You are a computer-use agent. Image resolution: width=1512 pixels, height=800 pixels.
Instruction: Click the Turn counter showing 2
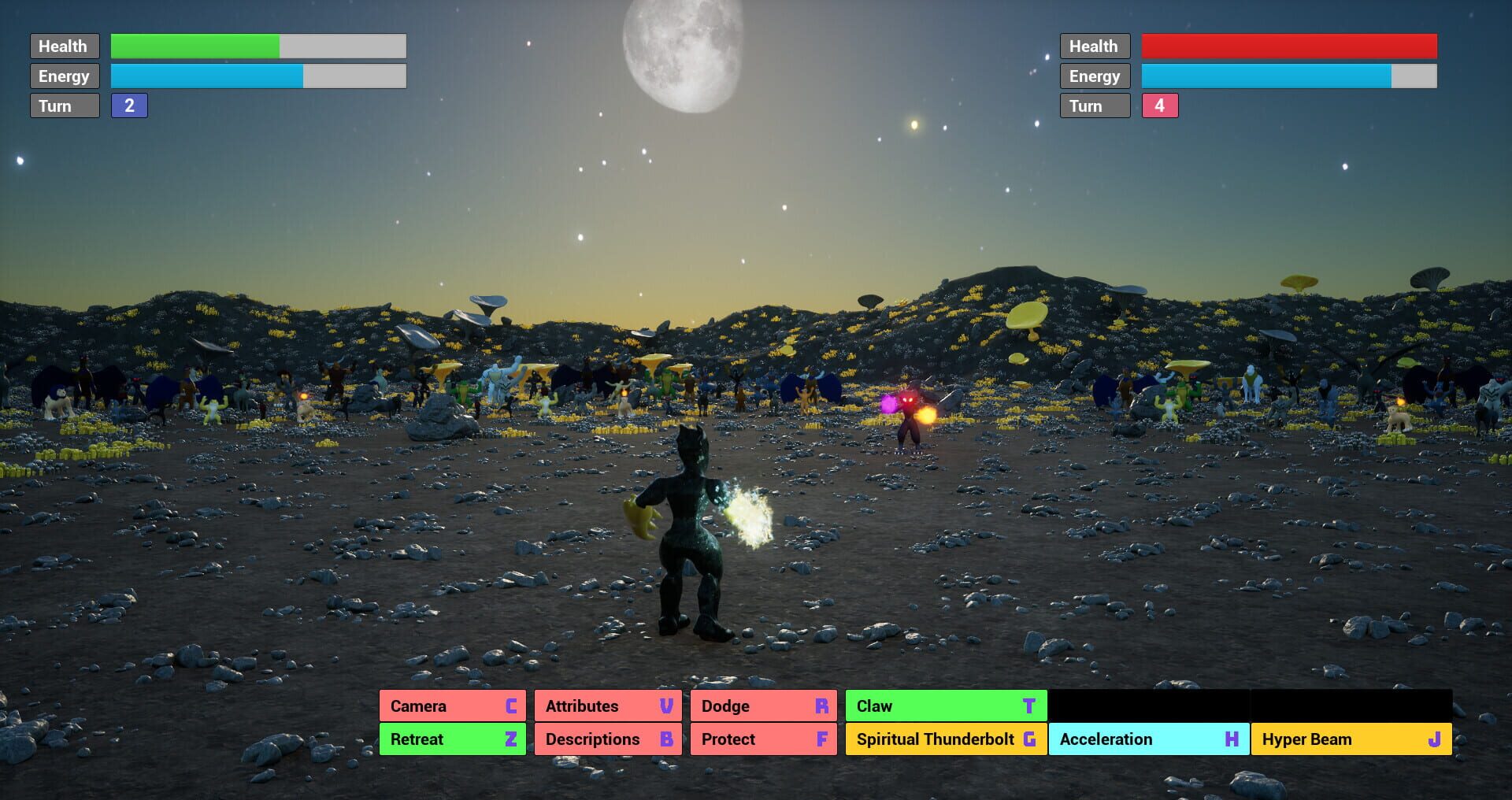[129, 105]
